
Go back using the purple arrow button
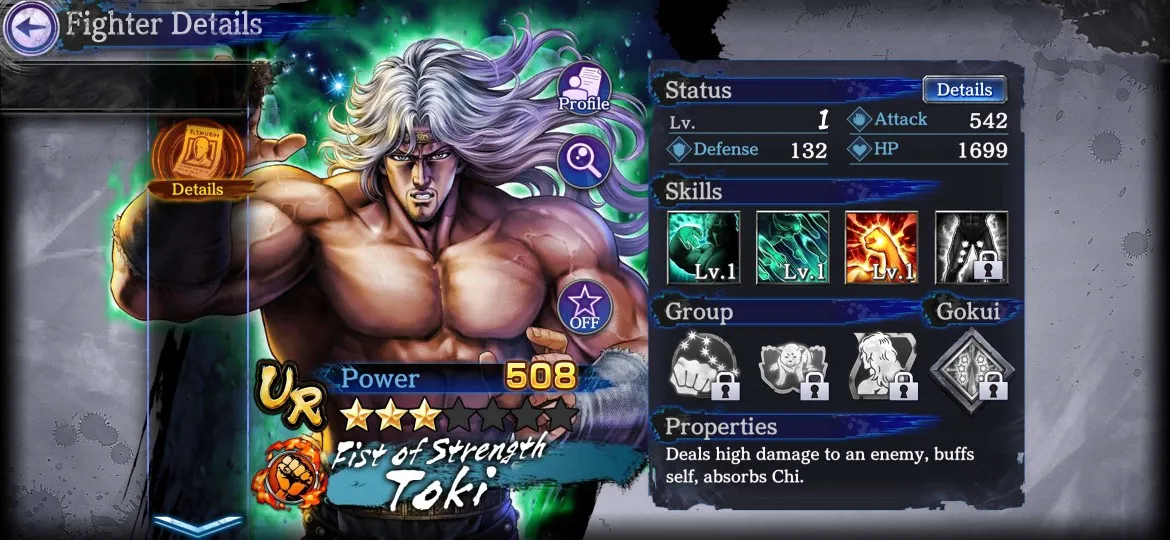click(x=30, y=27)
